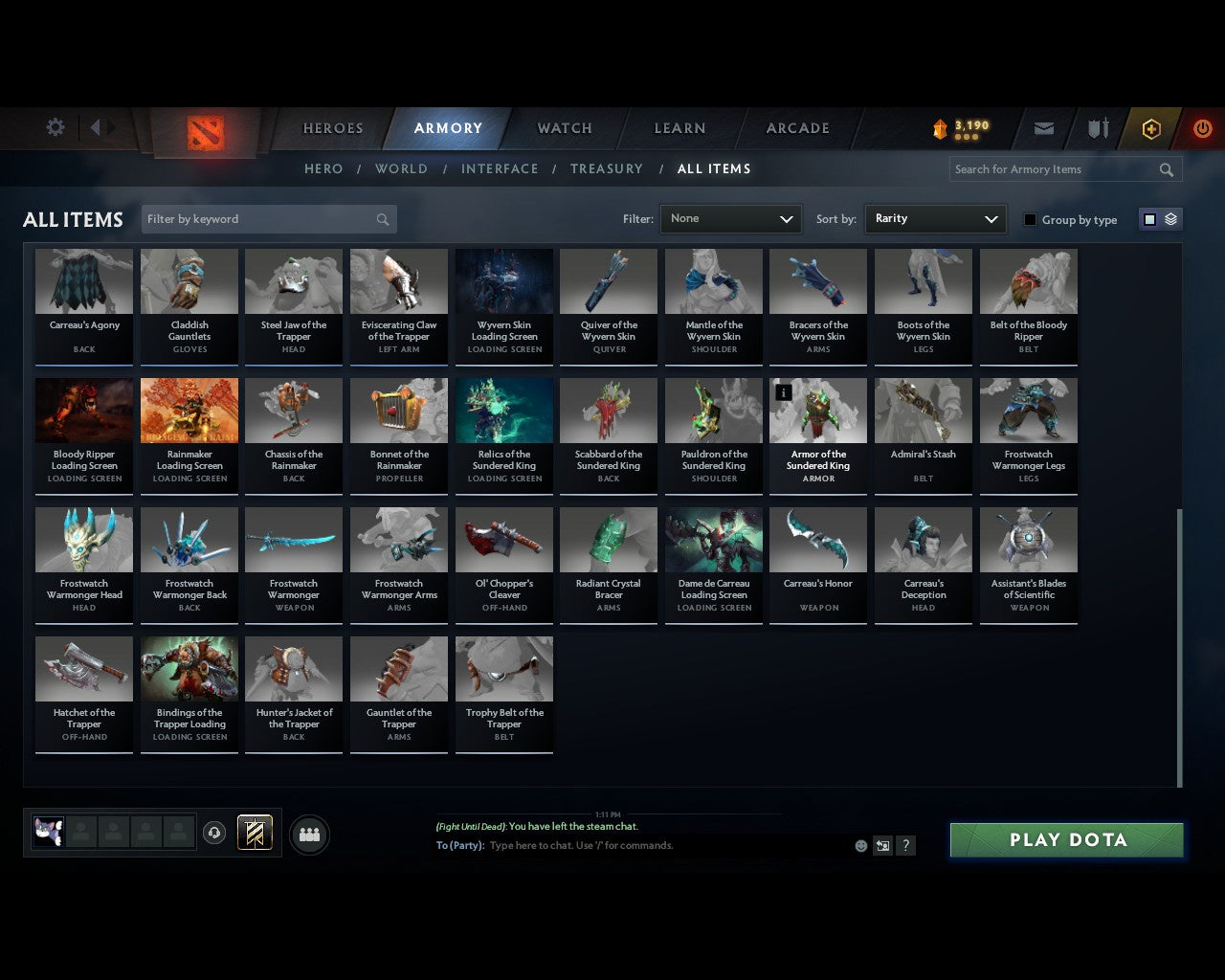Open the TREASURY section
Screen dimensions: 1225x980
(607, 168)
